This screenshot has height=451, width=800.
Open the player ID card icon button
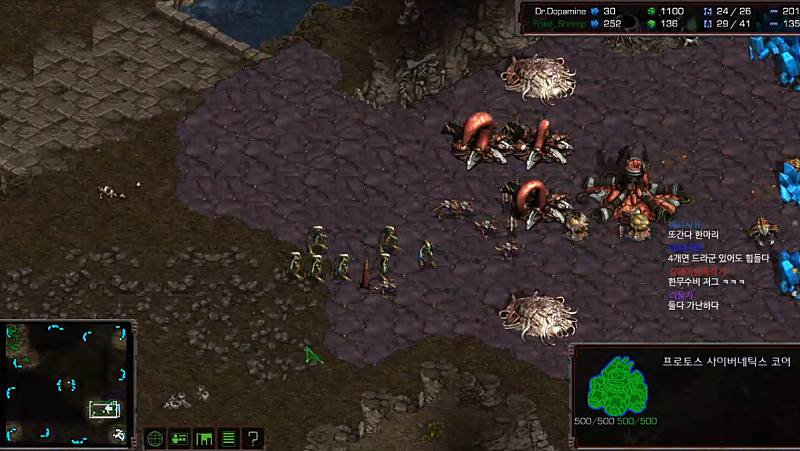pos(180,438)
